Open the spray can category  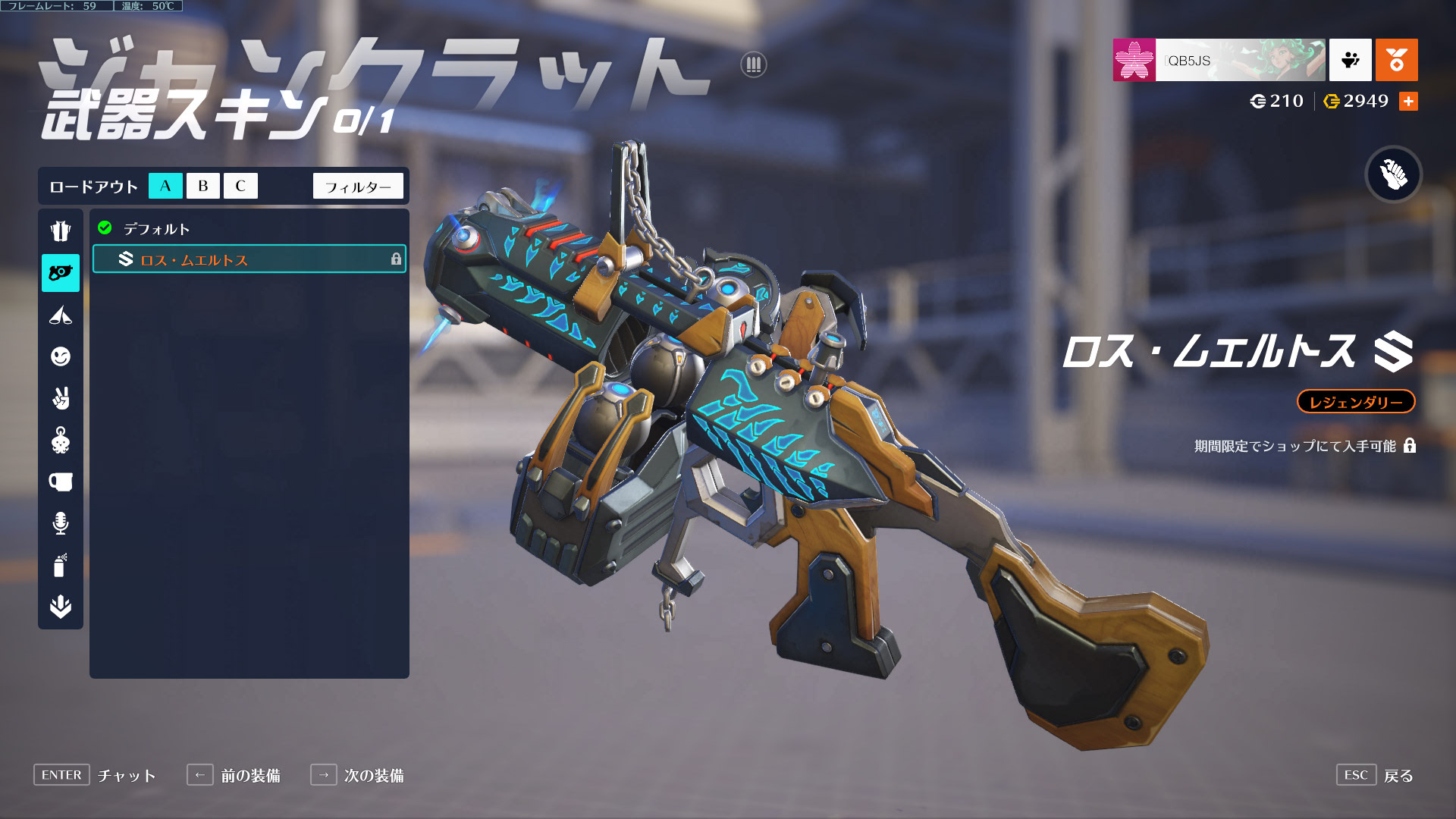tap(61, 565)
